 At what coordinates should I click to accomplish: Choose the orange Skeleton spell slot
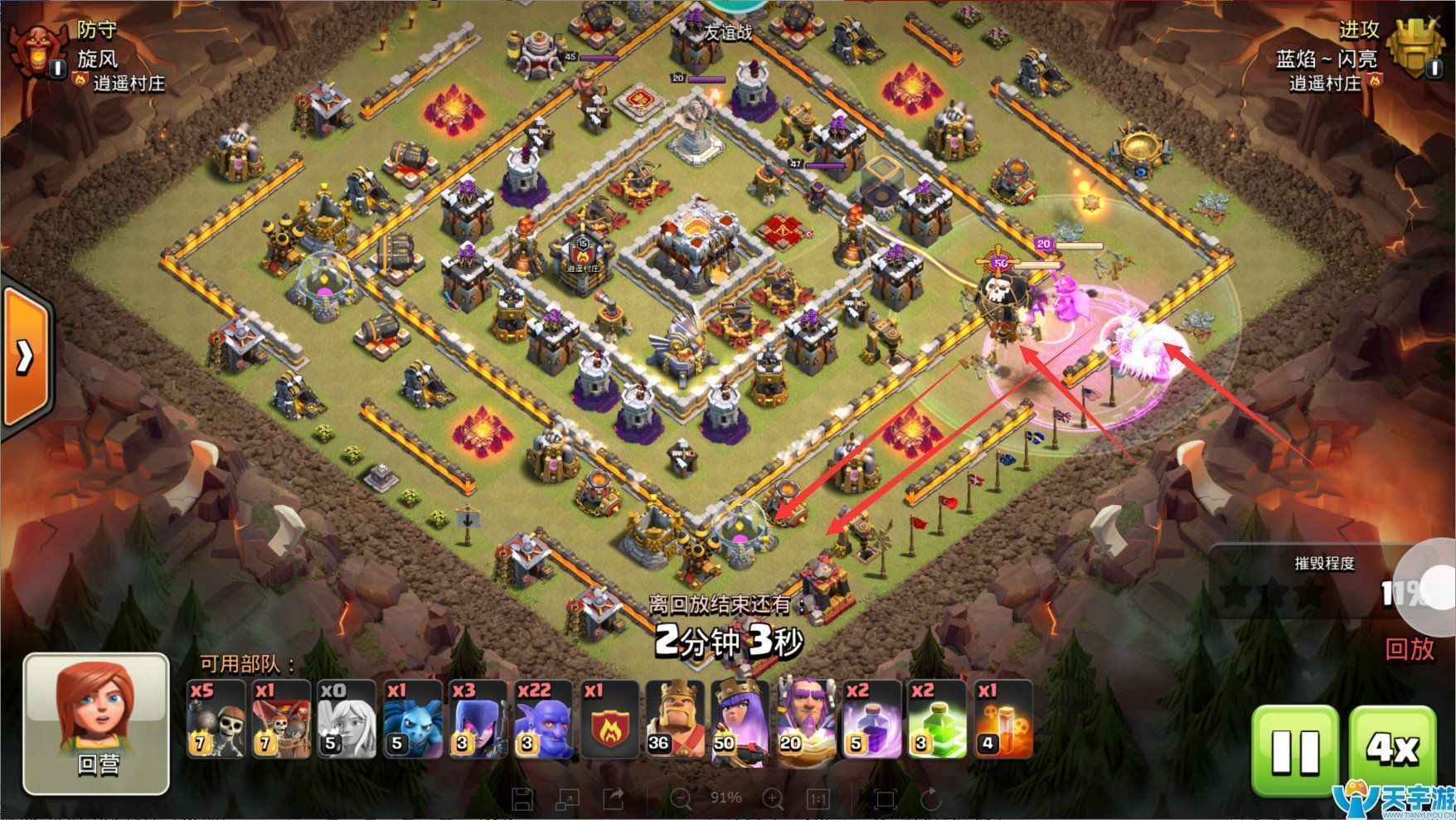(1002, 719)
